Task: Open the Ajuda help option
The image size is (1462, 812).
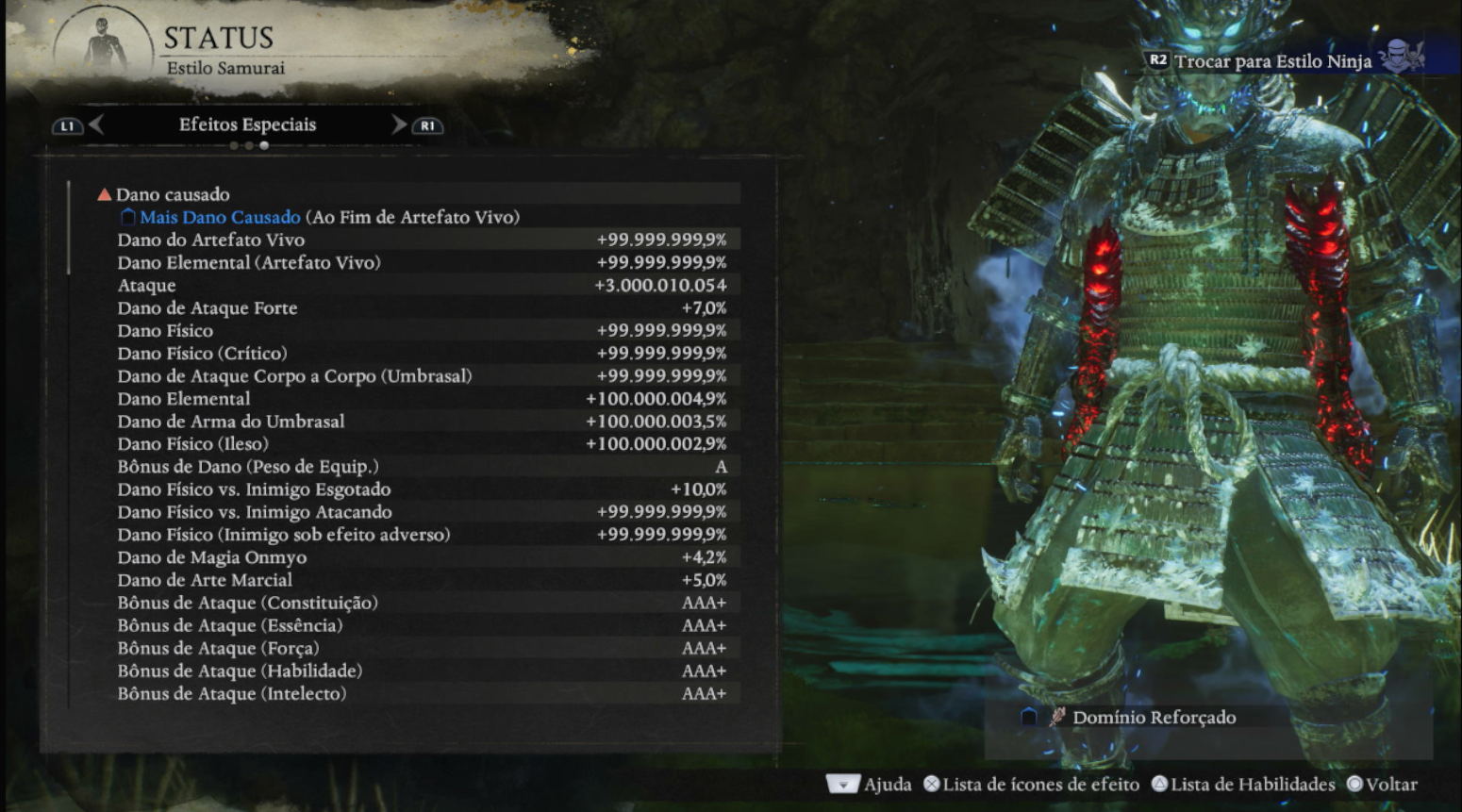Action: tap(870, 785)
